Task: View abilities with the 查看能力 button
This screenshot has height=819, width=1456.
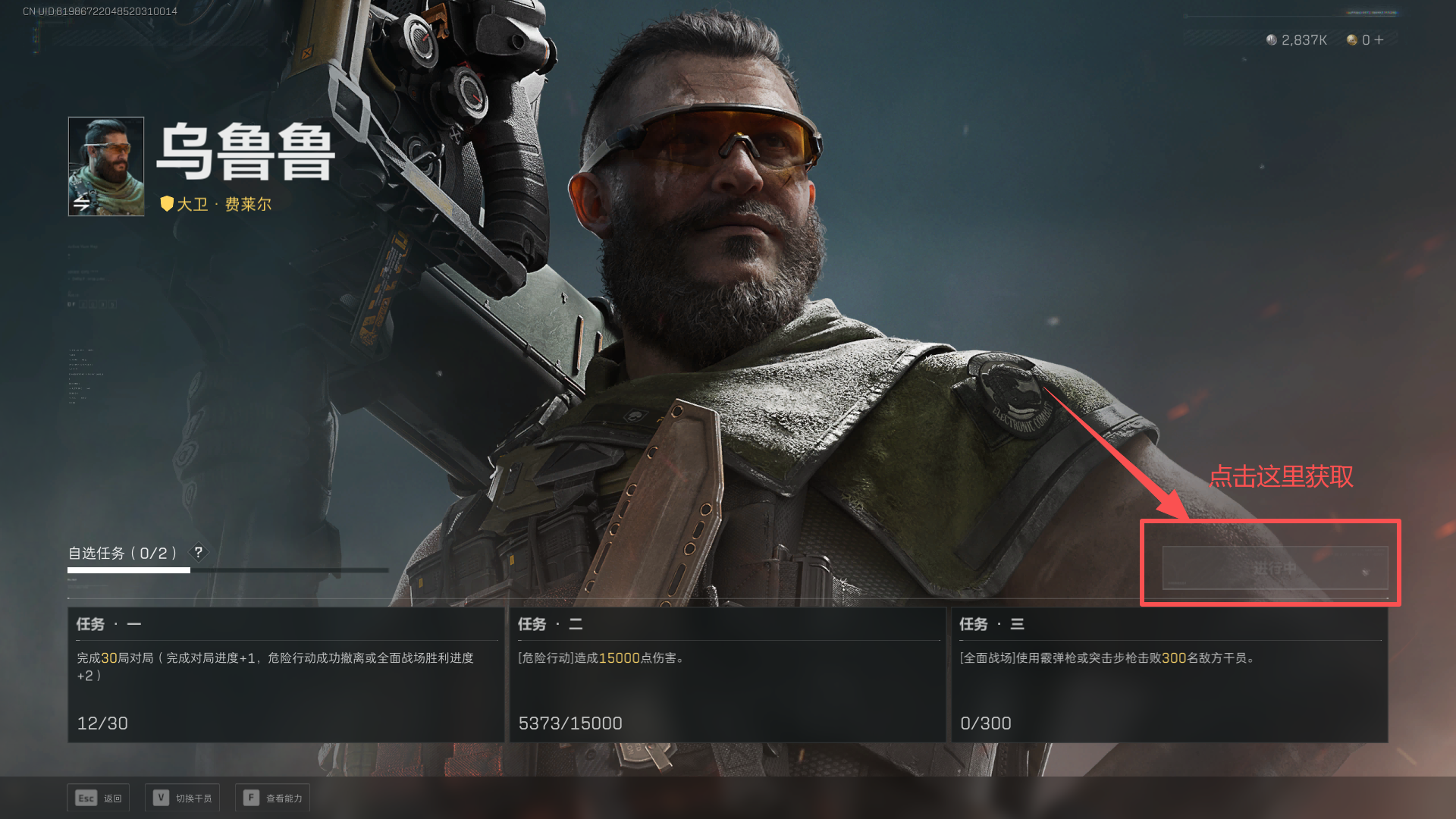Action: pos(273,798)
